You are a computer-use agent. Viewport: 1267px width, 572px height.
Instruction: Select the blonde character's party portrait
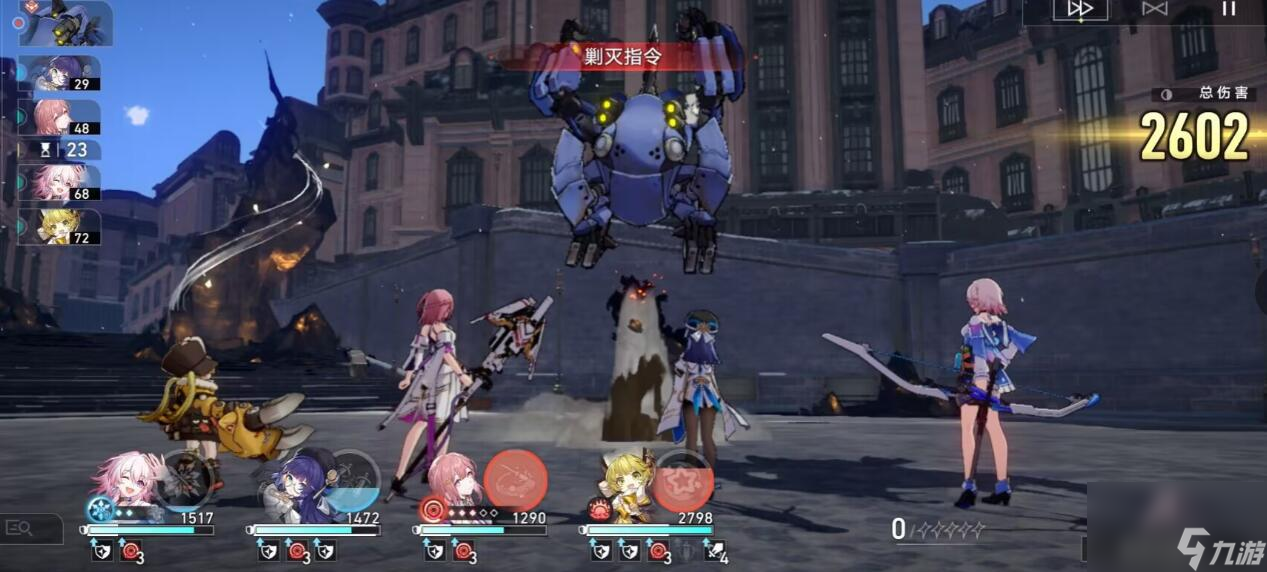629,483
